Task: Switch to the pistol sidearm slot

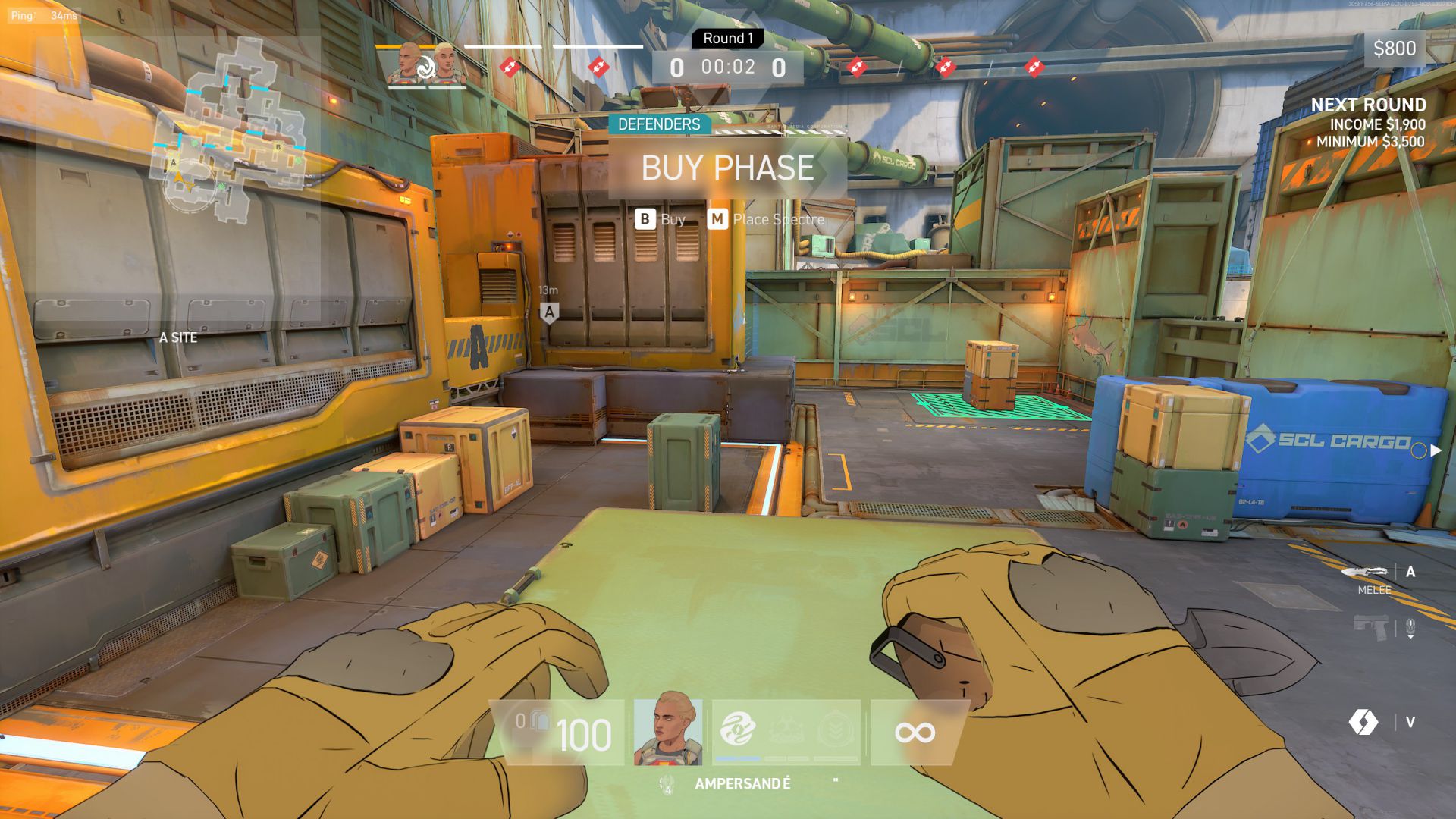Action: (1371, 628)
